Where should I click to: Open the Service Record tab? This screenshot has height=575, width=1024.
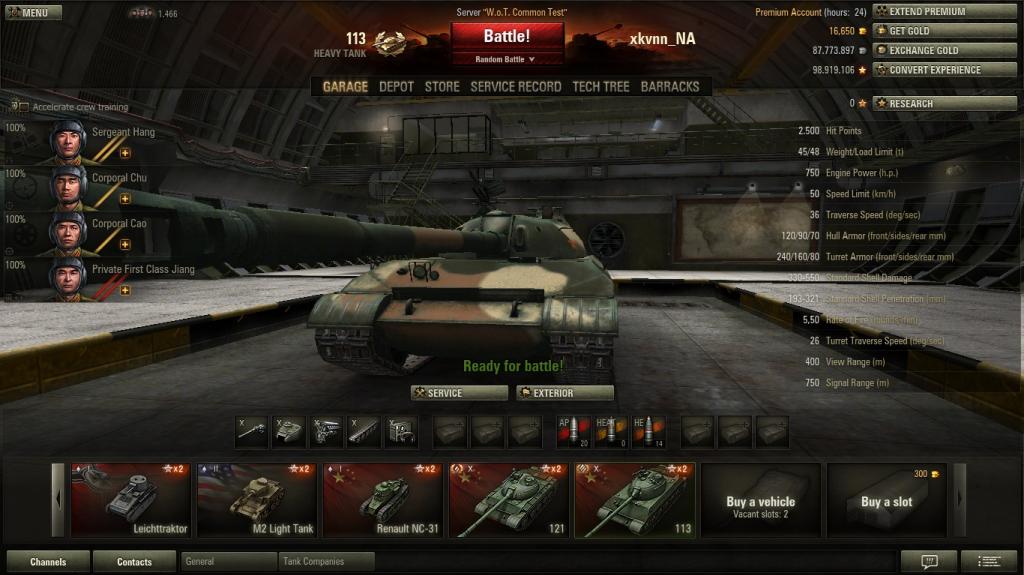(x=515, y=87)
